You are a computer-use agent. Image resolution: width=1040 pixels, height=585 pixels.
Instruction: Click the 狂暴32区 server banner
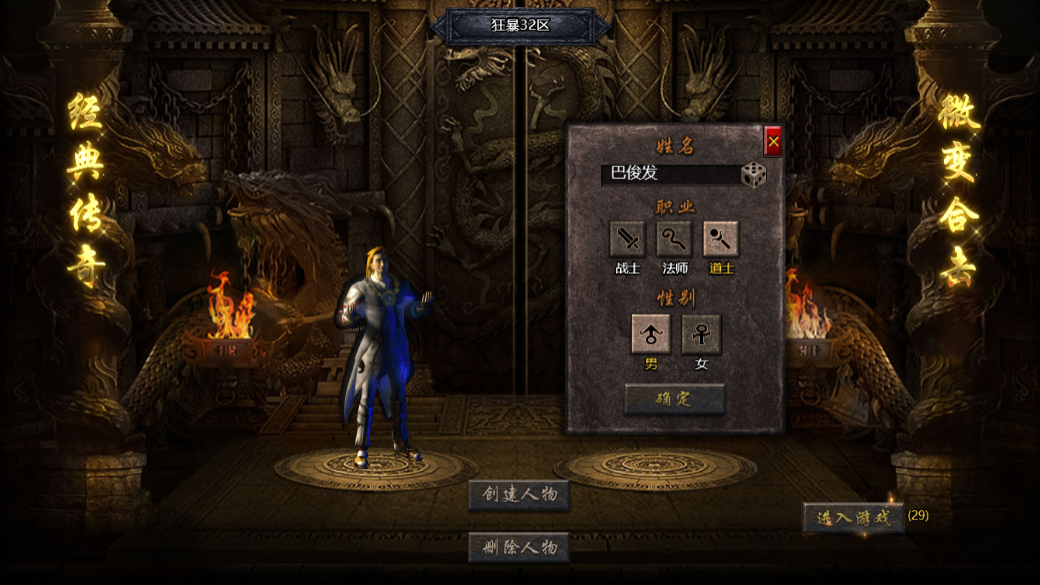point(521,26)
